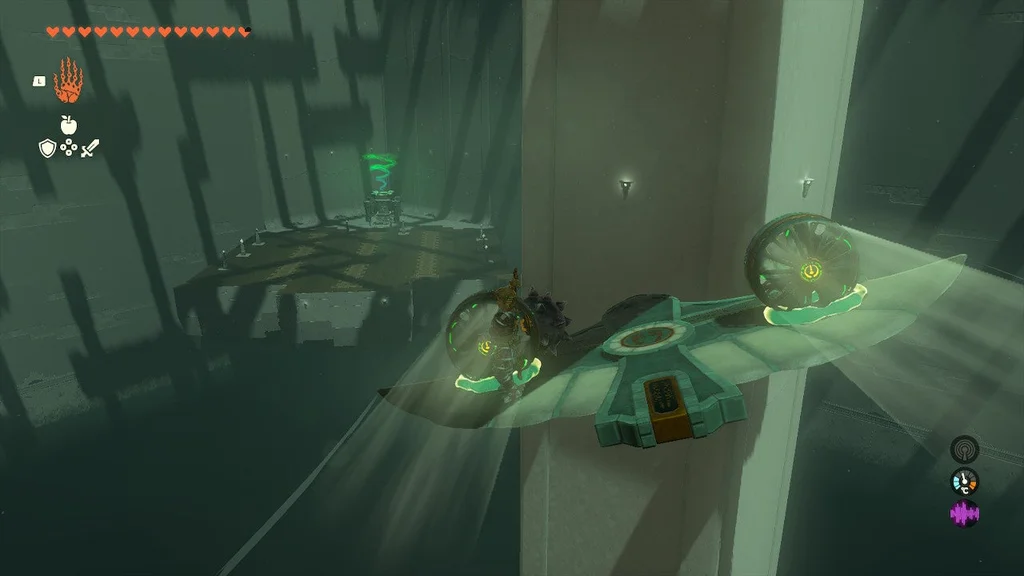1024x576 pixels.
Task: Select the Ultrahand ability hand icon
Action: (x=67, y=81)
